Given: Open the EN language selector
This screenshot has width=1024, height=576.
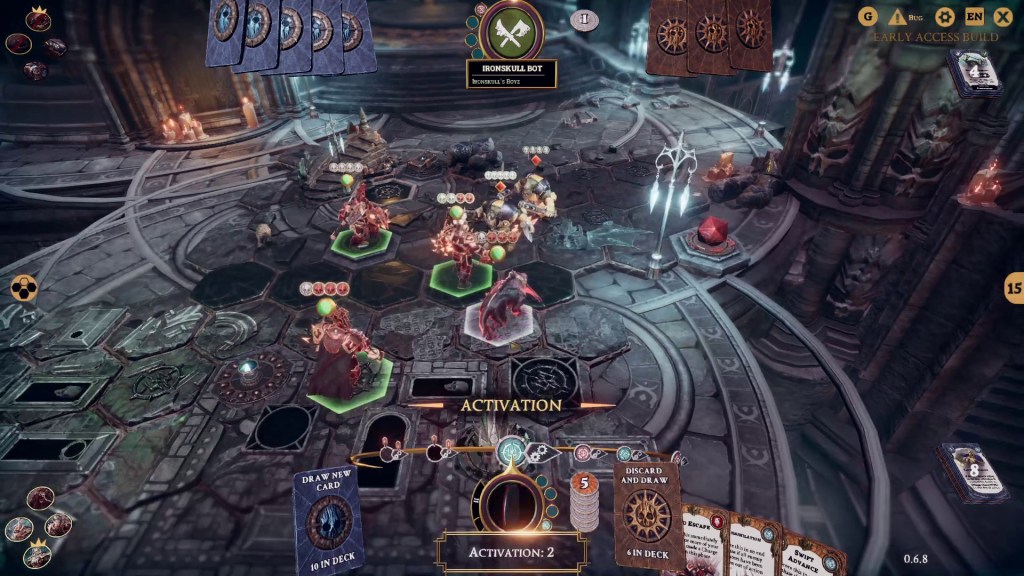Looking at the screenshot, I should [x=974, y=16].
